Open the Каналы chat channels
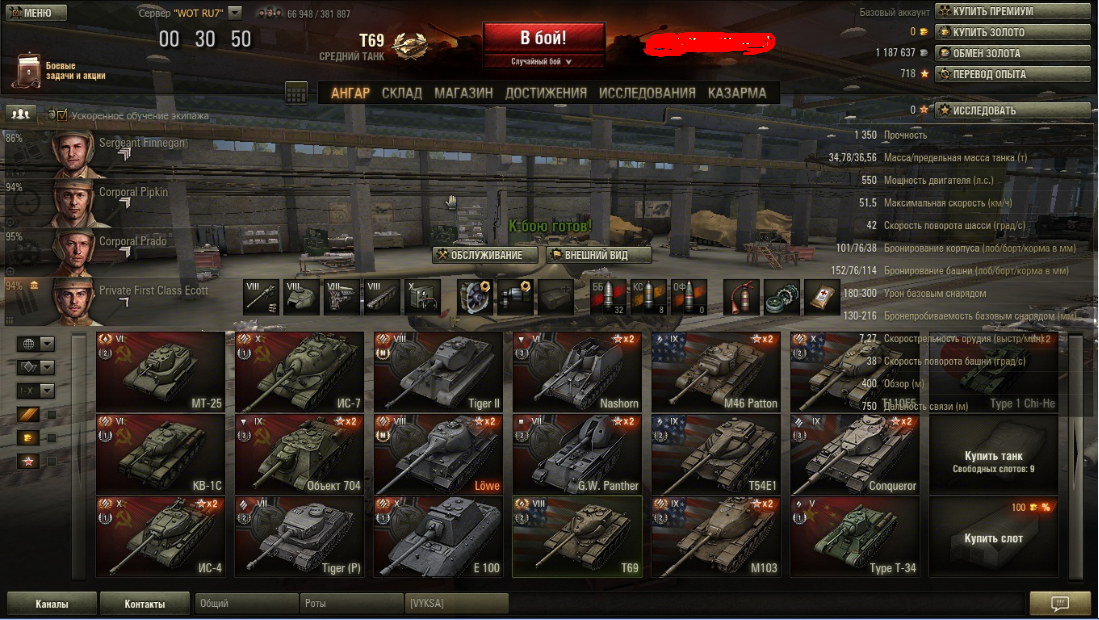The width and height of the screenshot is (1099, 620). tap(52, 604)
